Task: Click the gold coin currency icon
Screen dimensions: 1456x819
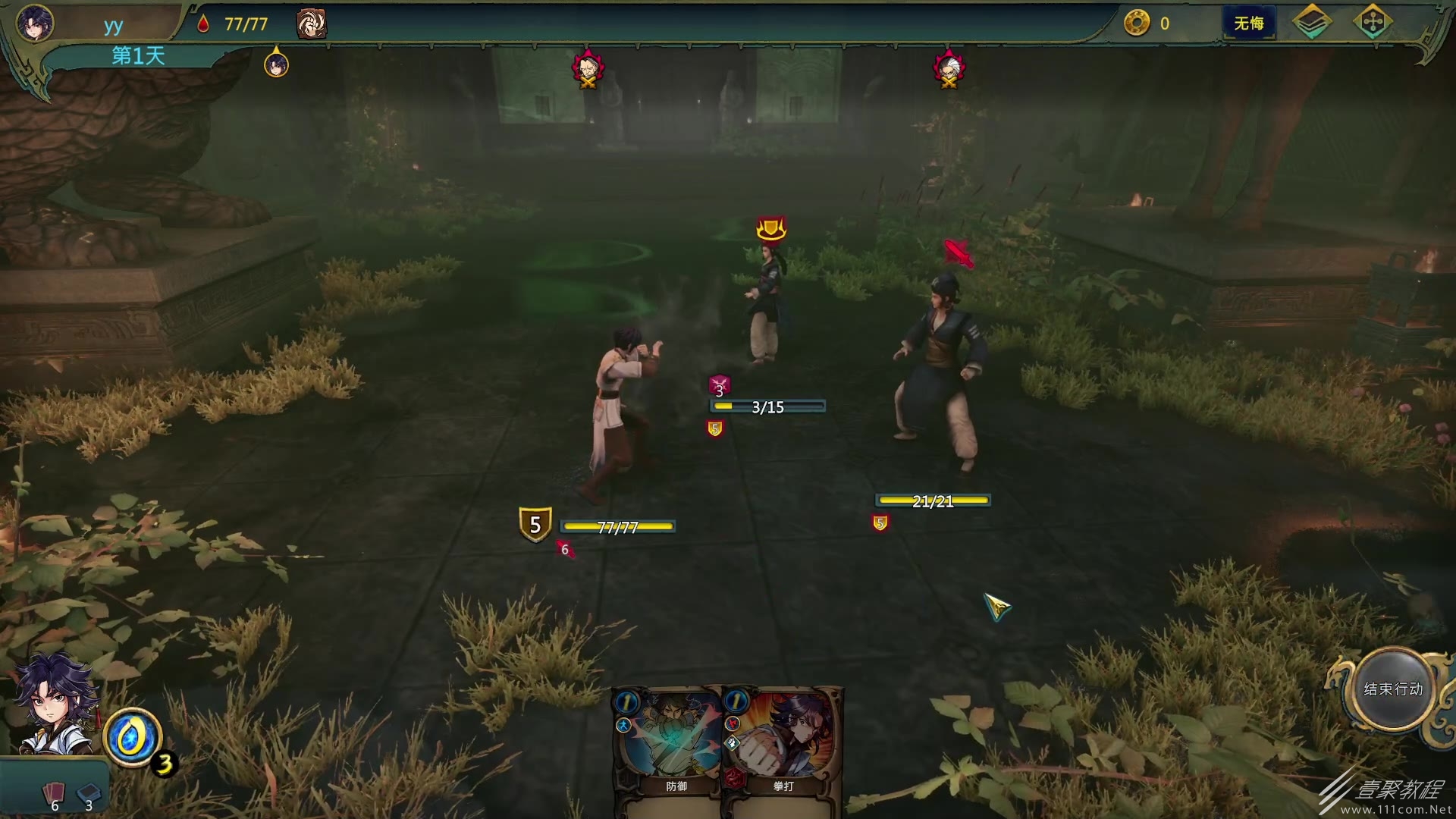Action: (x=1136, y=24)
